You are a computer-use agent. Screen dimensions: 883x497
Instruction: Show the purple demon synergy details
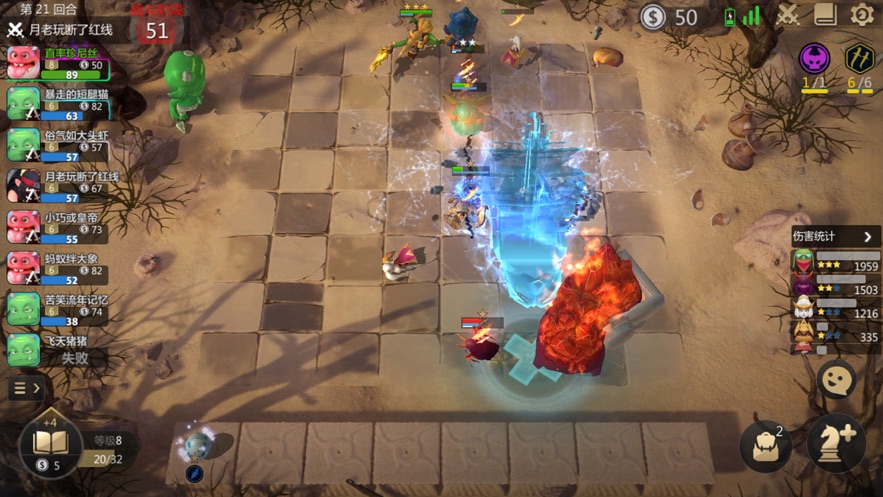pos(814,60)
